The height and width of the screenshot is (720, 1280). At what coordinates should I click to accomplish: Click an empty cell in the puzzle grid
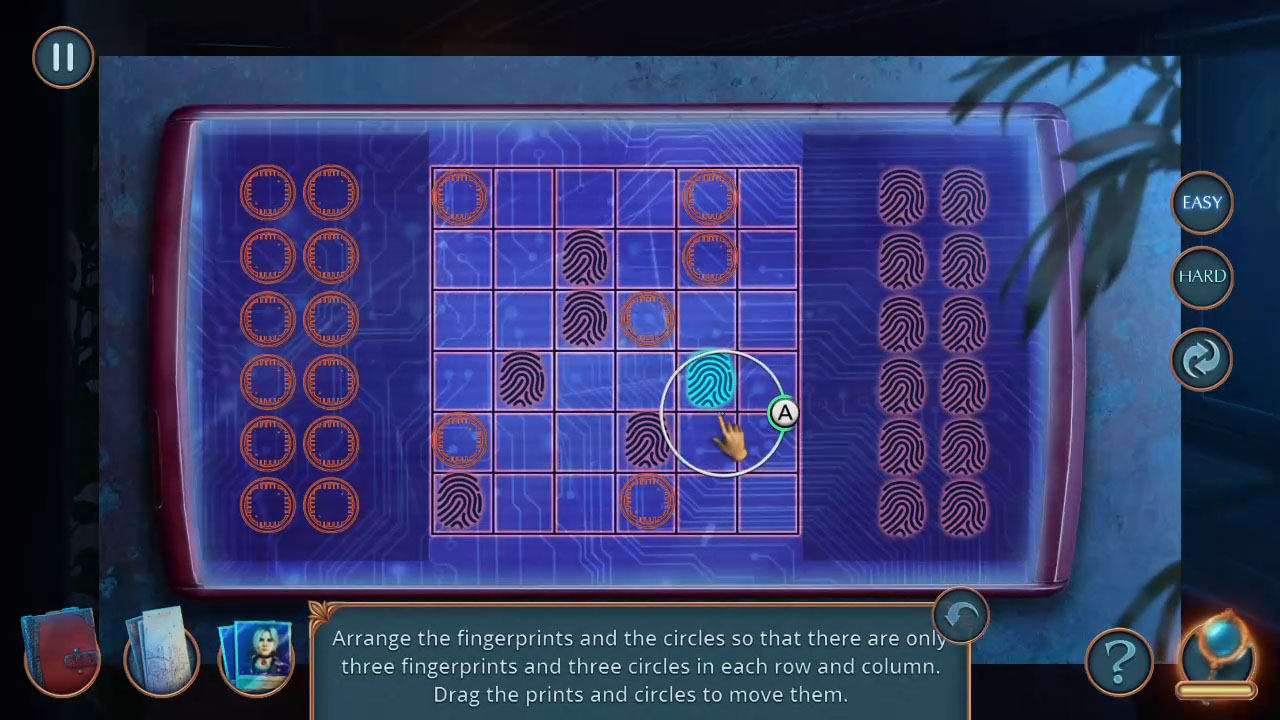pyautogui.click(x=523, y=197)
